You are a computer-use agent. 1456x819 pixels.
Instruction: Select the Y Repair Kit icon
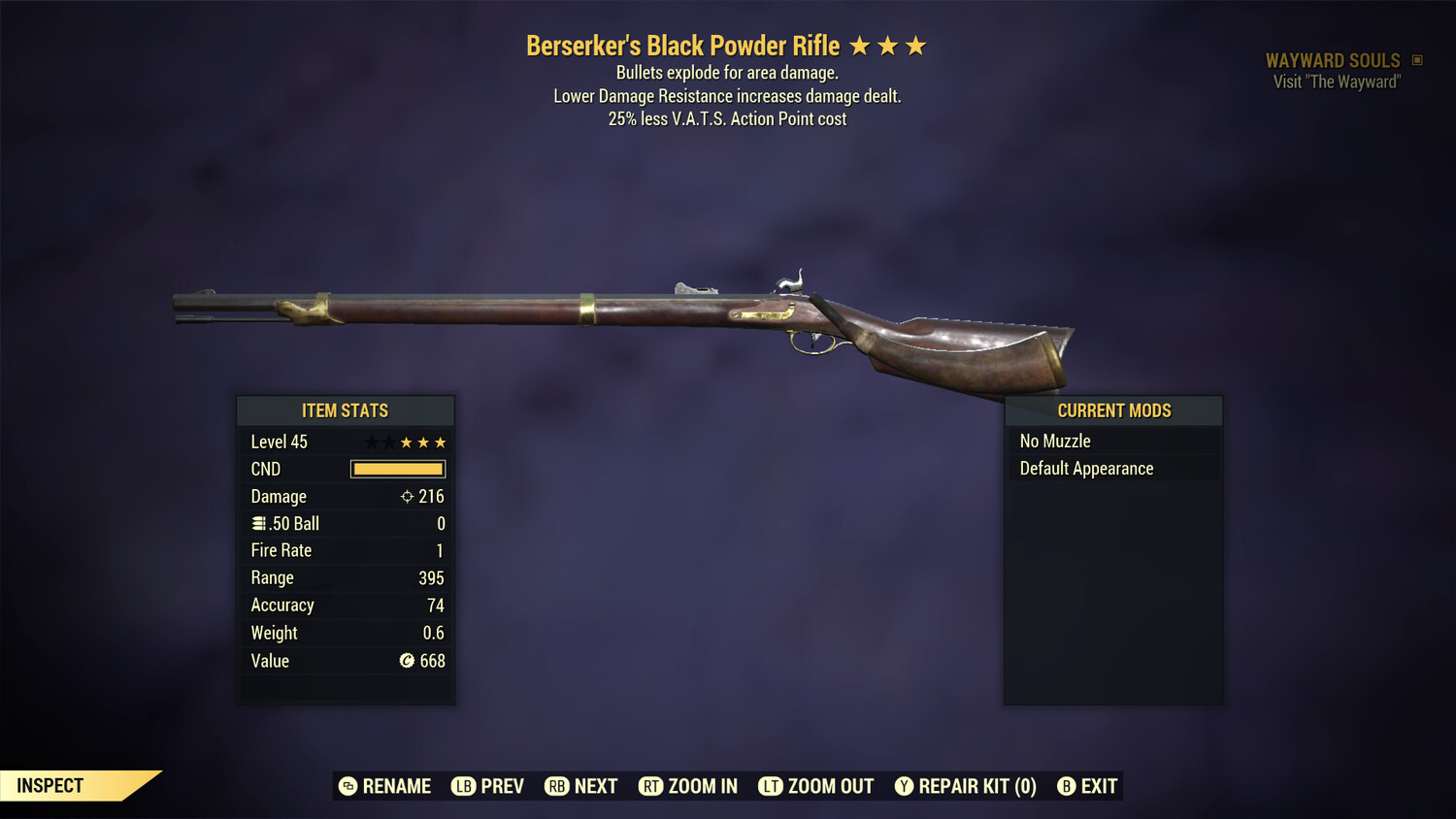click(904, 786)
